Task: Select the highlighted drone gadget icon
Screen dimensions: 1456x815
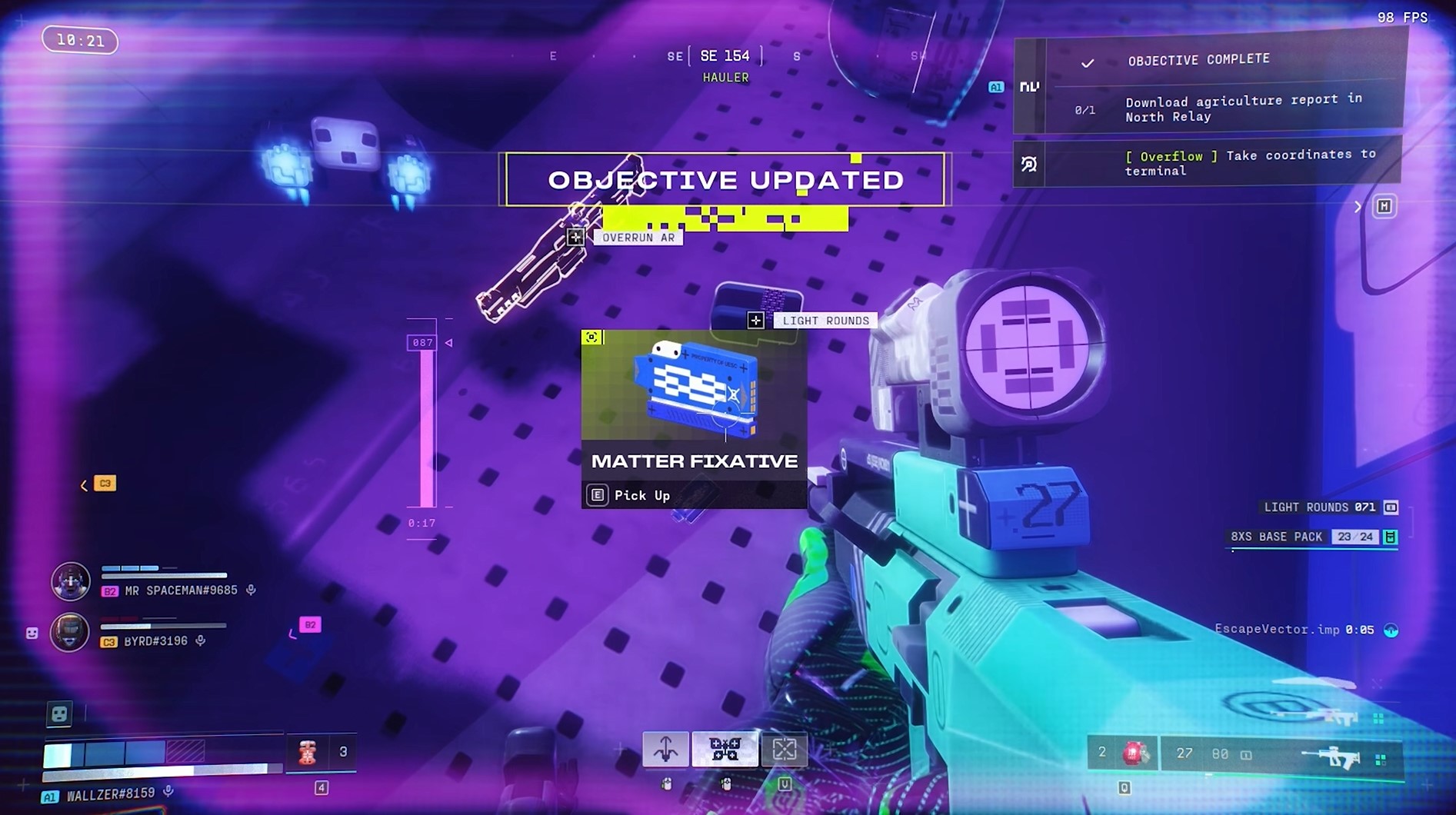Action: click(724, 748)
